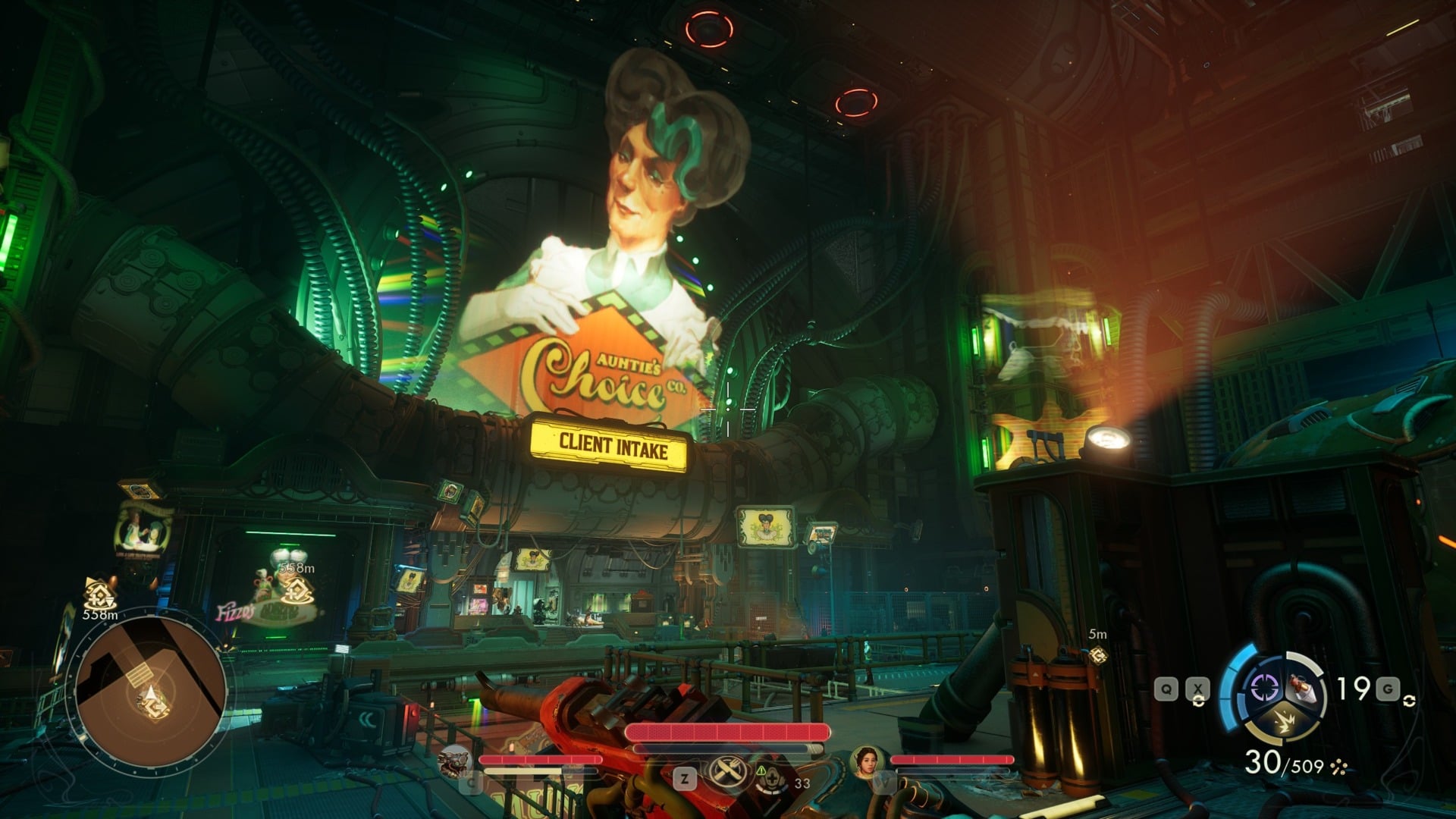Screen dimensions: 1456x819
Task: Click the grenade flask icon on the weapon wheel
Action: (1302, 689)
